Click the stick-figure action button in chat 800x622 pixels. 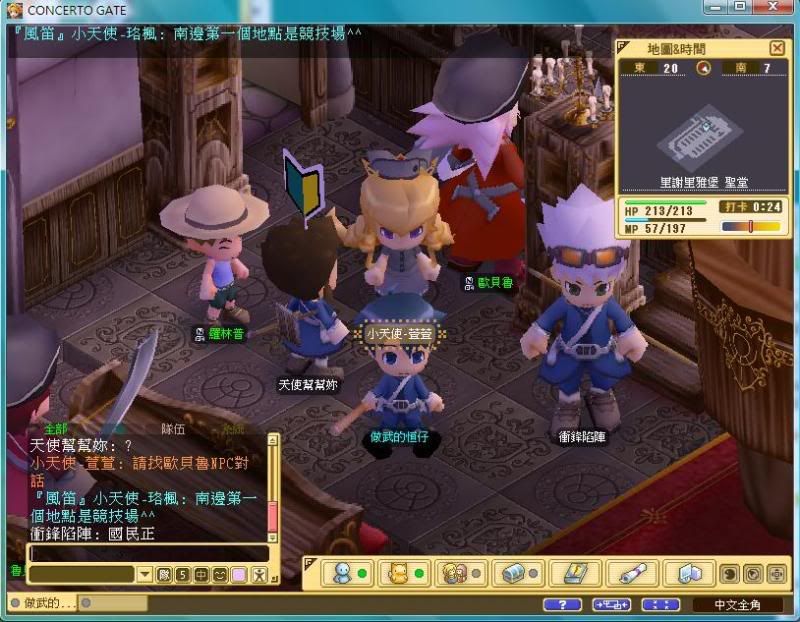[x=258, y=574]
